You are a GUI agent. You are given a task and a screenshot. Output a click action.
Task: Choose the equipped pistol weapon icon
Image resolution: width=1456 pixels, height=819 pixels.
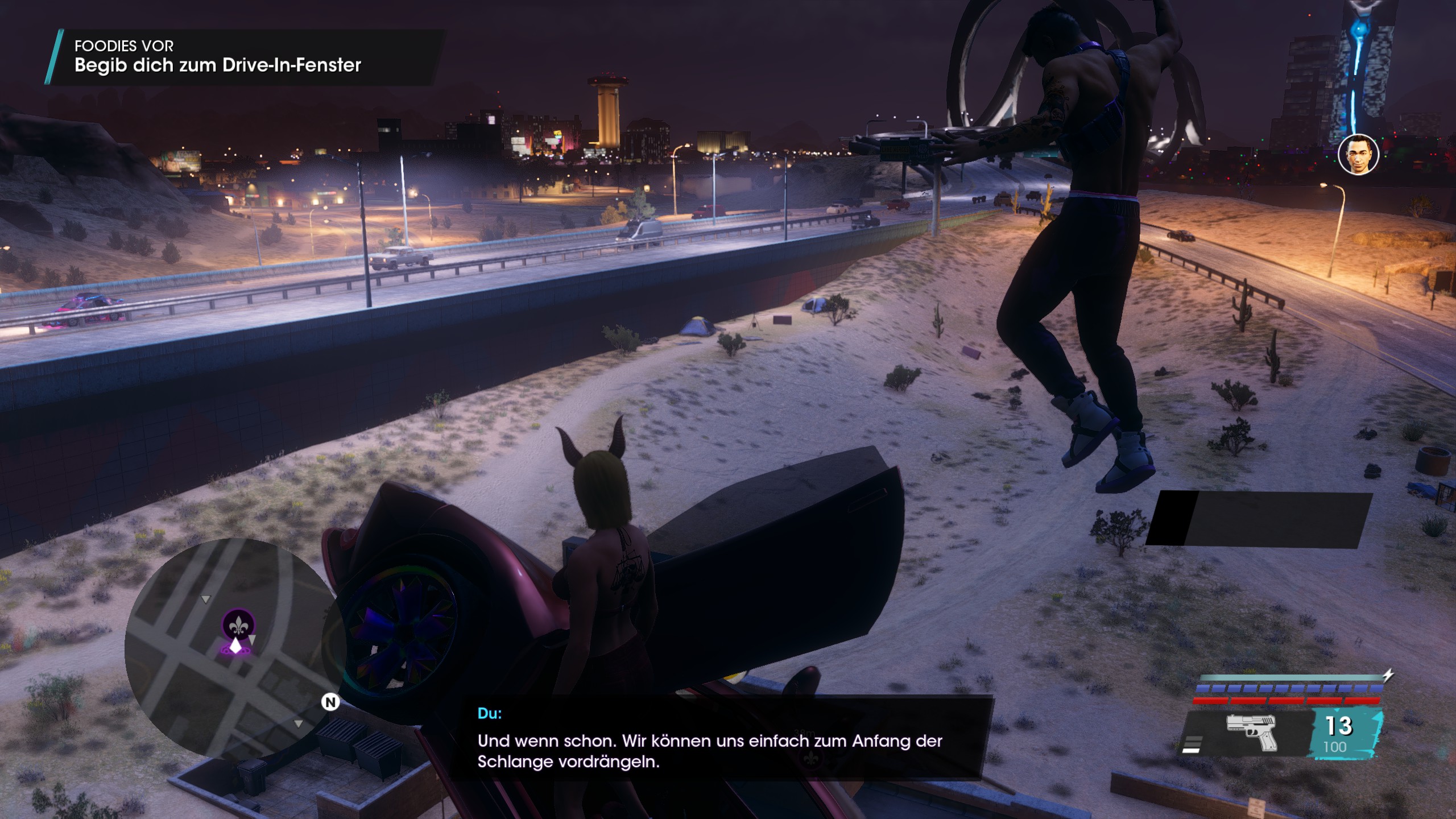pyautogui.click(x=1251, y=732)
